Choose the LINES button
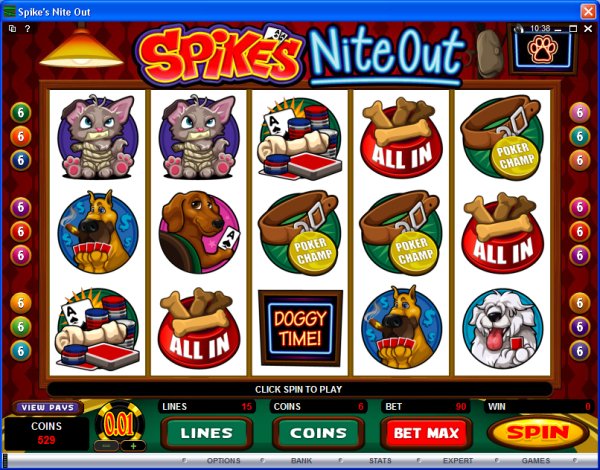Image resolution: width=600 pixels, height=470 pixels. [206, 433]
